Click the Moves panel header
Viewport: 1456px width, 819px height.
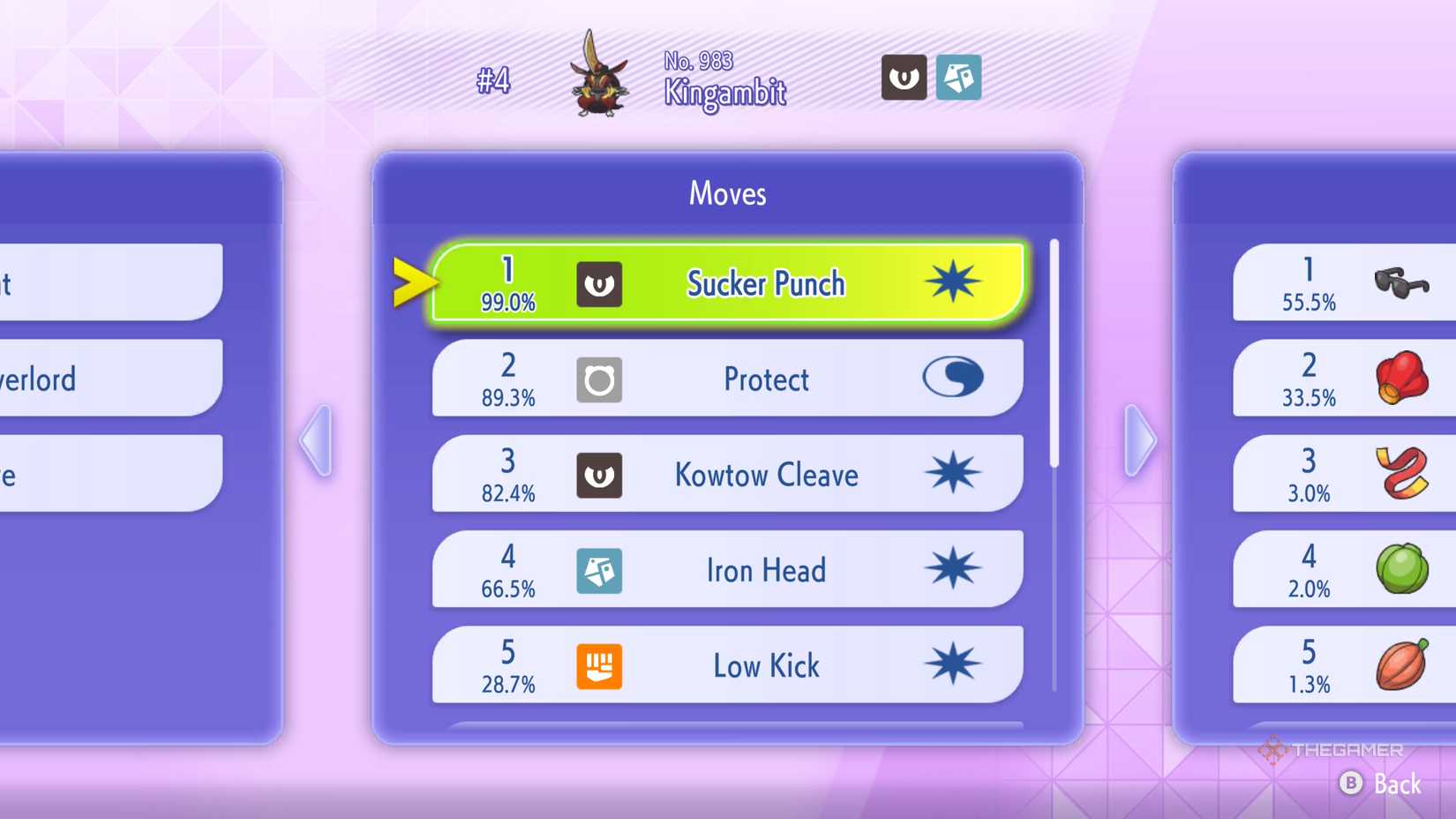(x=726, y=193)
